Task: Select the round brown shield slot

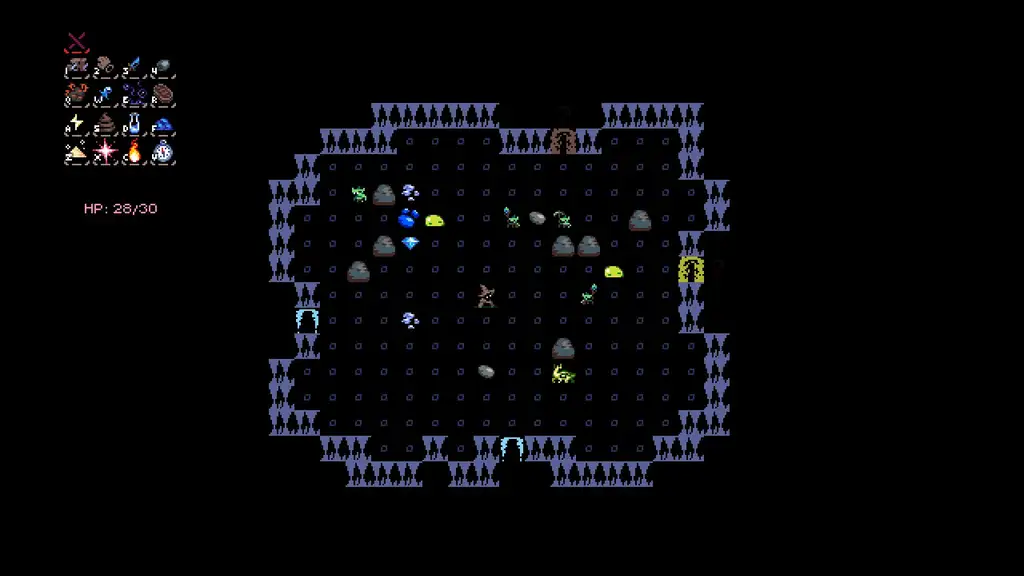Action: (163, 95)
